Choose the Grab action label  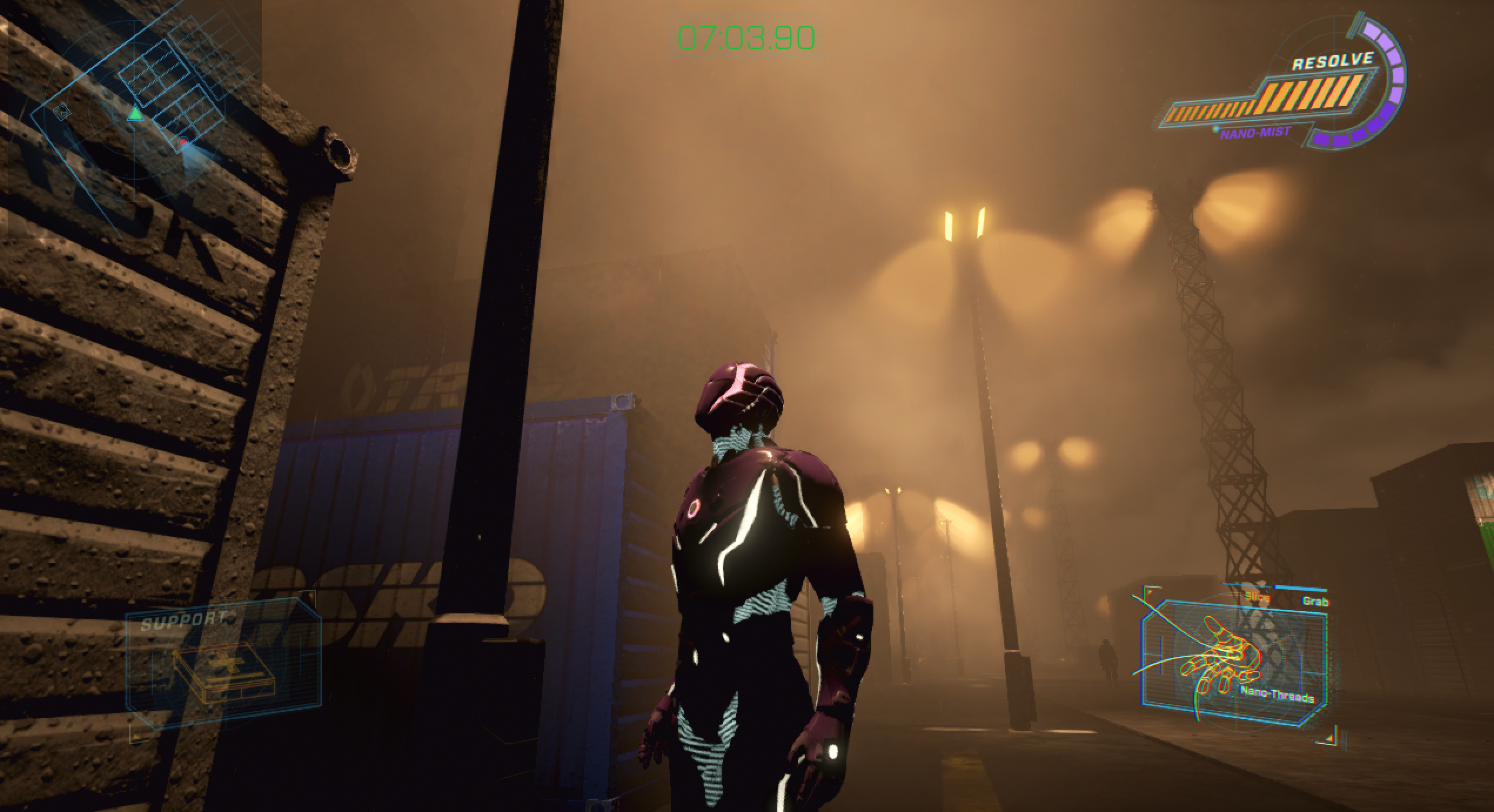point(1314,602)
